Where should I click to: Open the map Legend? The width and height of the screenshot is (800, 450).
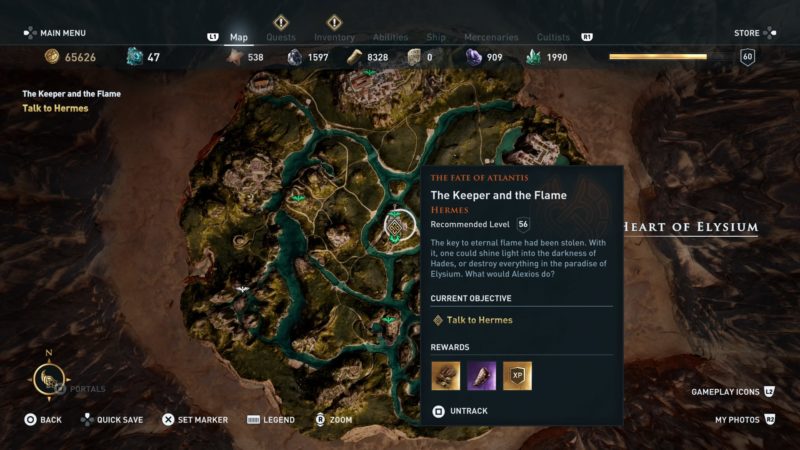click(x=270, y=420)
